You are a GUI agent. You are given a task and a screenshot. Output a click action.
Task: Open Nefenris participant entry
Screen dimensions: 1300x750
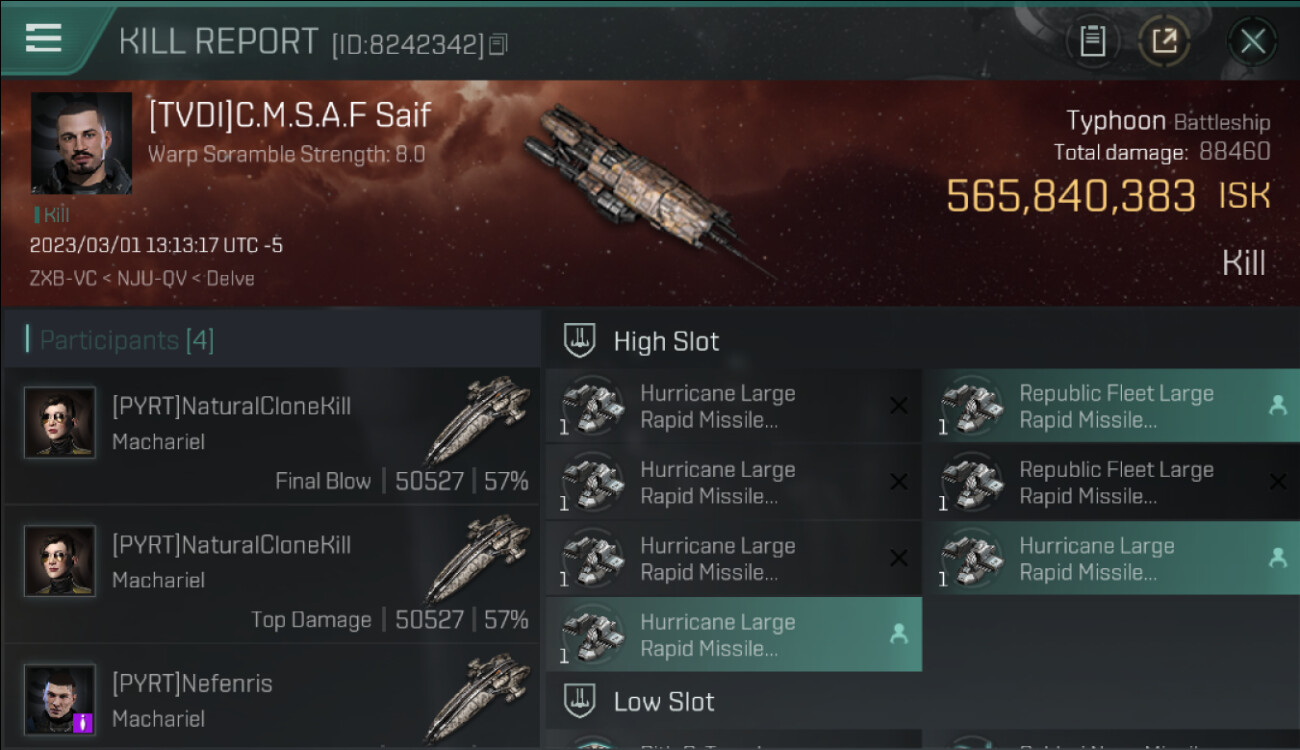click(x=272, y=700)
